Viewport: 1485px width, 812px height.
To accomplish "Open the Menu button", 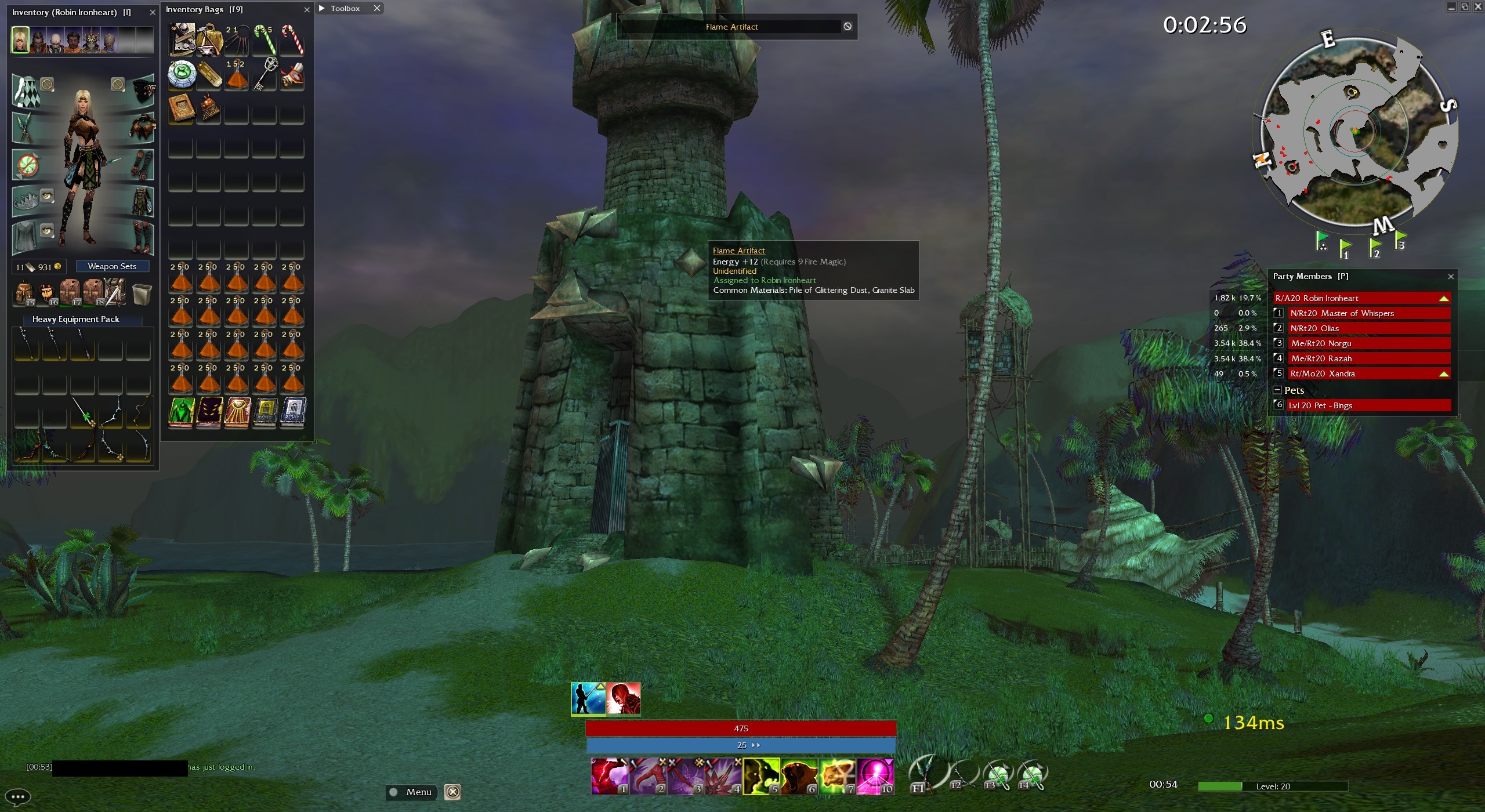I will click(412, 792).
